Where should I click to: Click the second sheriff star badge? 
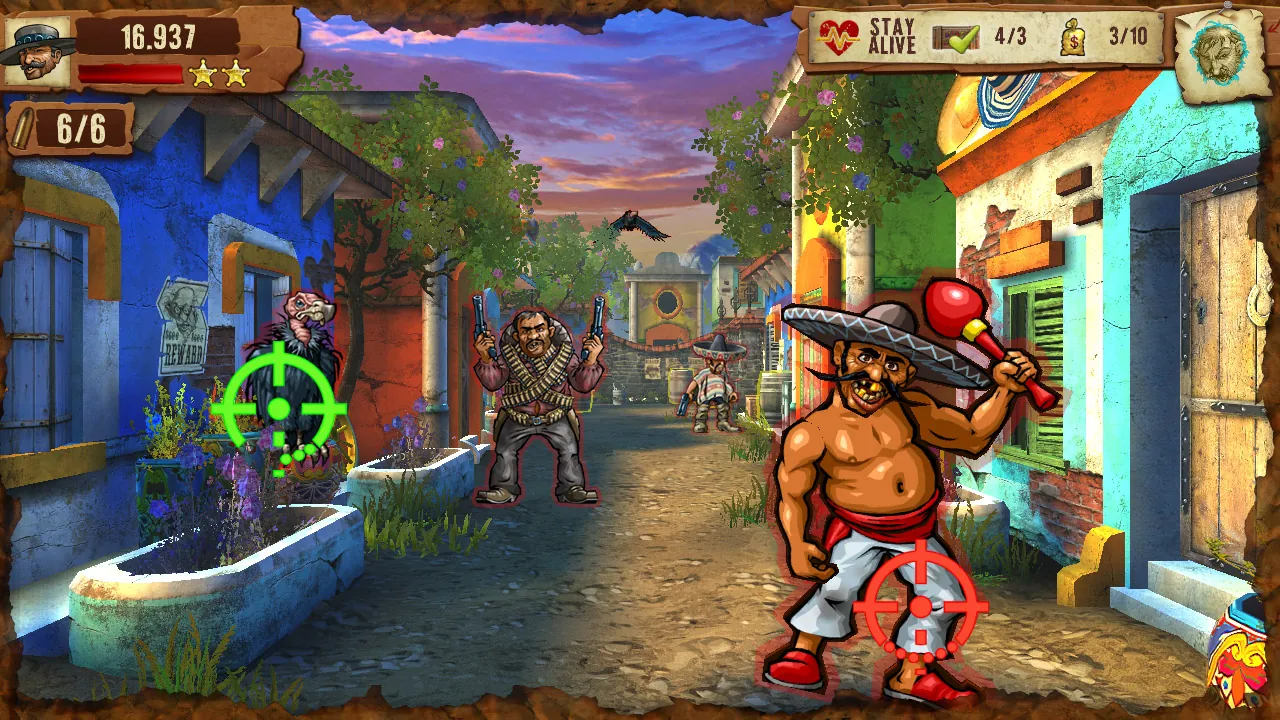coord(237,72)
